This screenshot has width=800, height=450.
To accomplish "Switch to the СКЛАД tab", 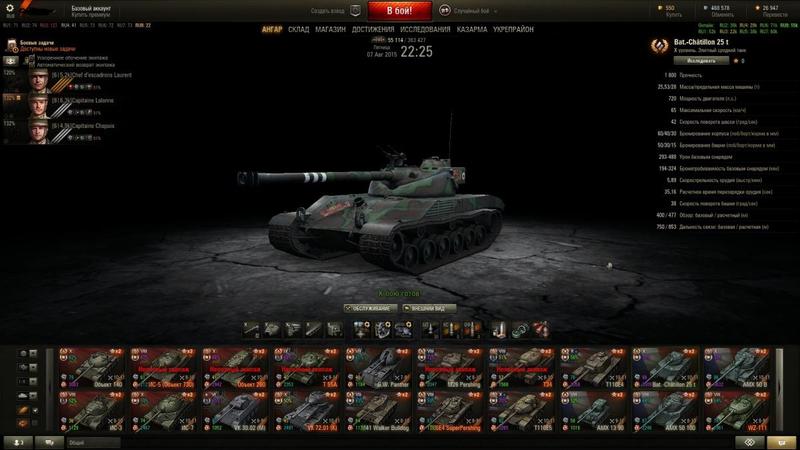I will [298, 30].
